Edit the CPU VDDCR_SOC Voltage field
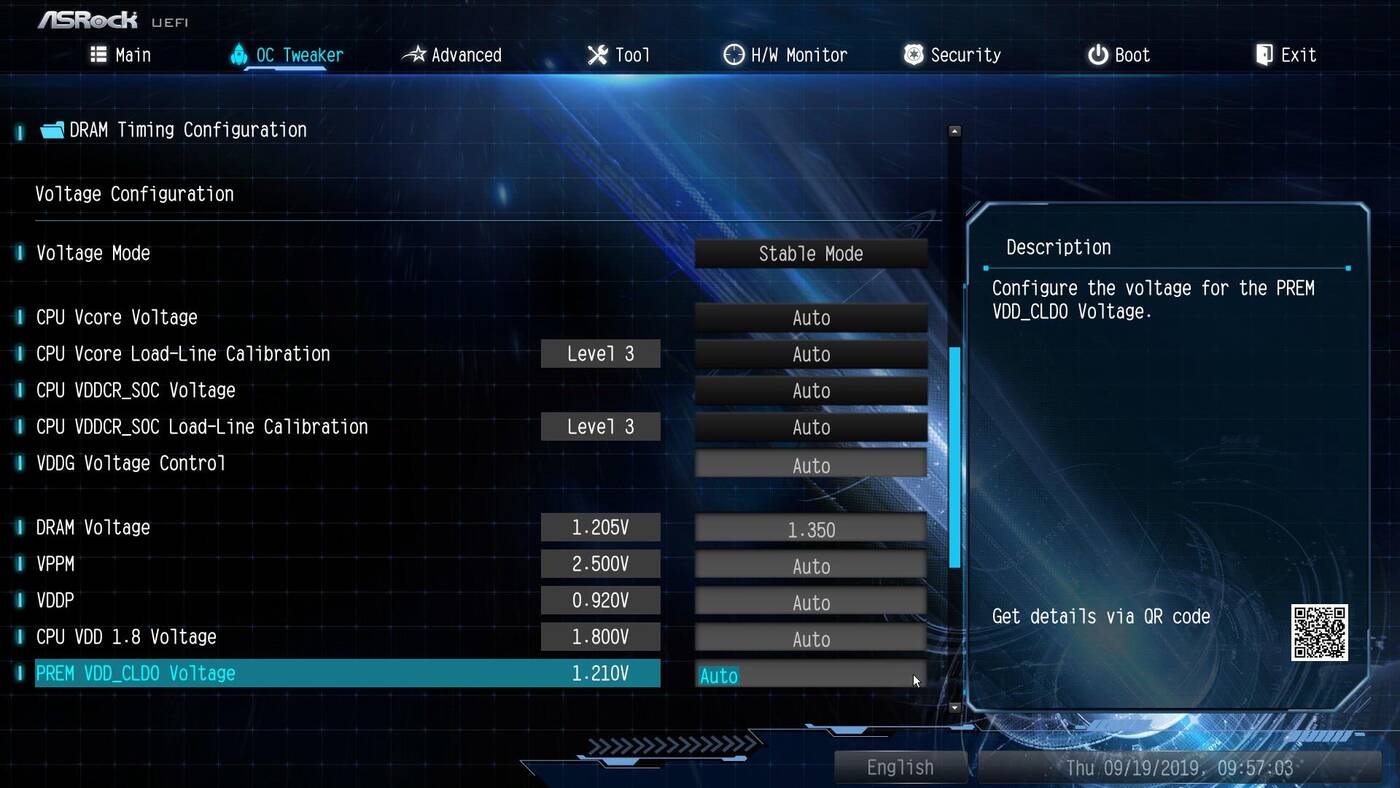This screenshot has height=788, width=1400. pyautogui.click(x=810, y=391)
